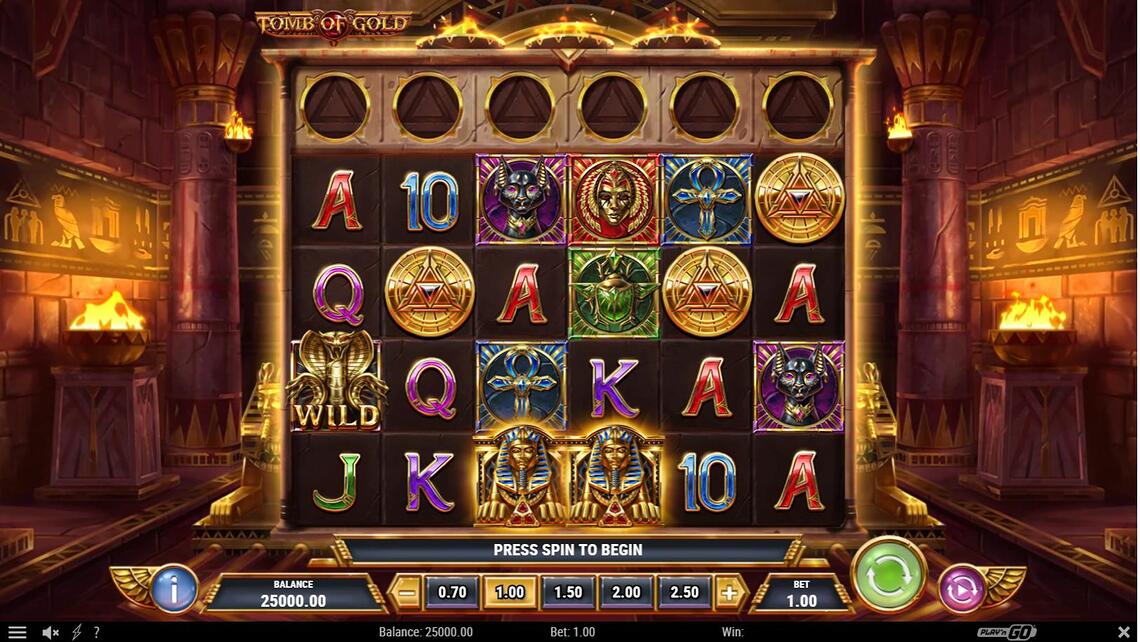The image size is (1140, 642).
Task: Open the hamburger menu
Action: [x=17, y=632]
